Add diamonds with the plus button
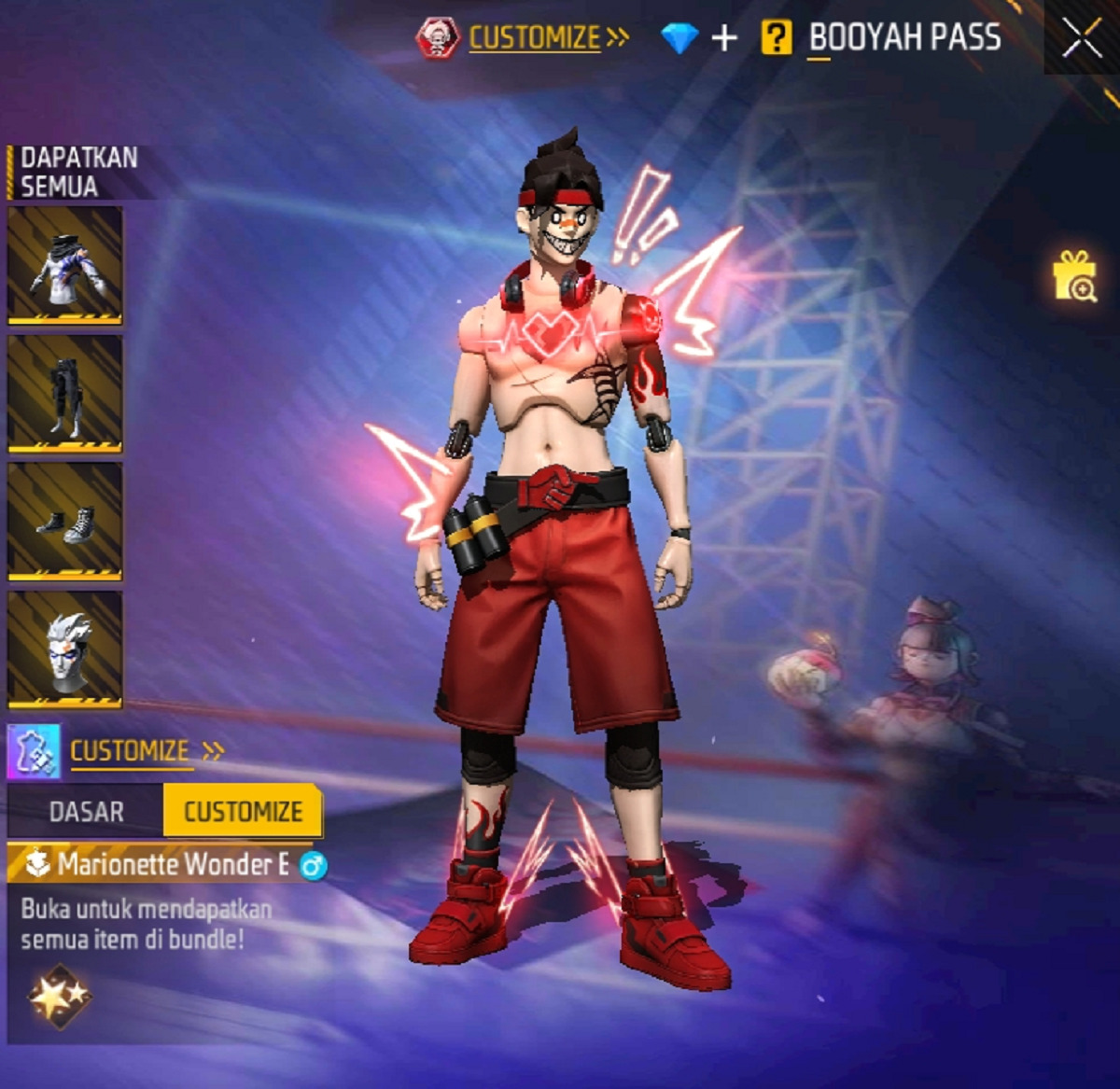This screenshot has height=1089, width=1120. tap(723, 38)
